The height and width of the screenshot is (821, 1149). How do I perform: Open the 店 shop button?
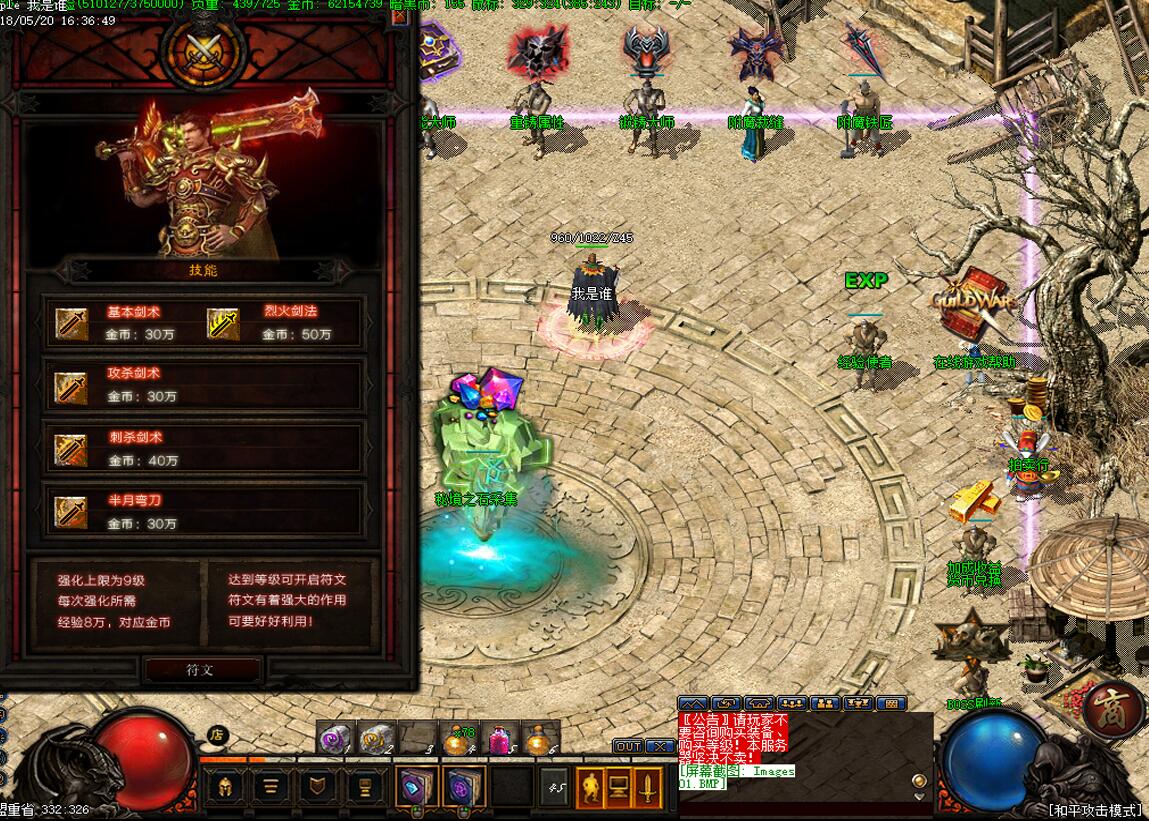[x=215, y=734]
